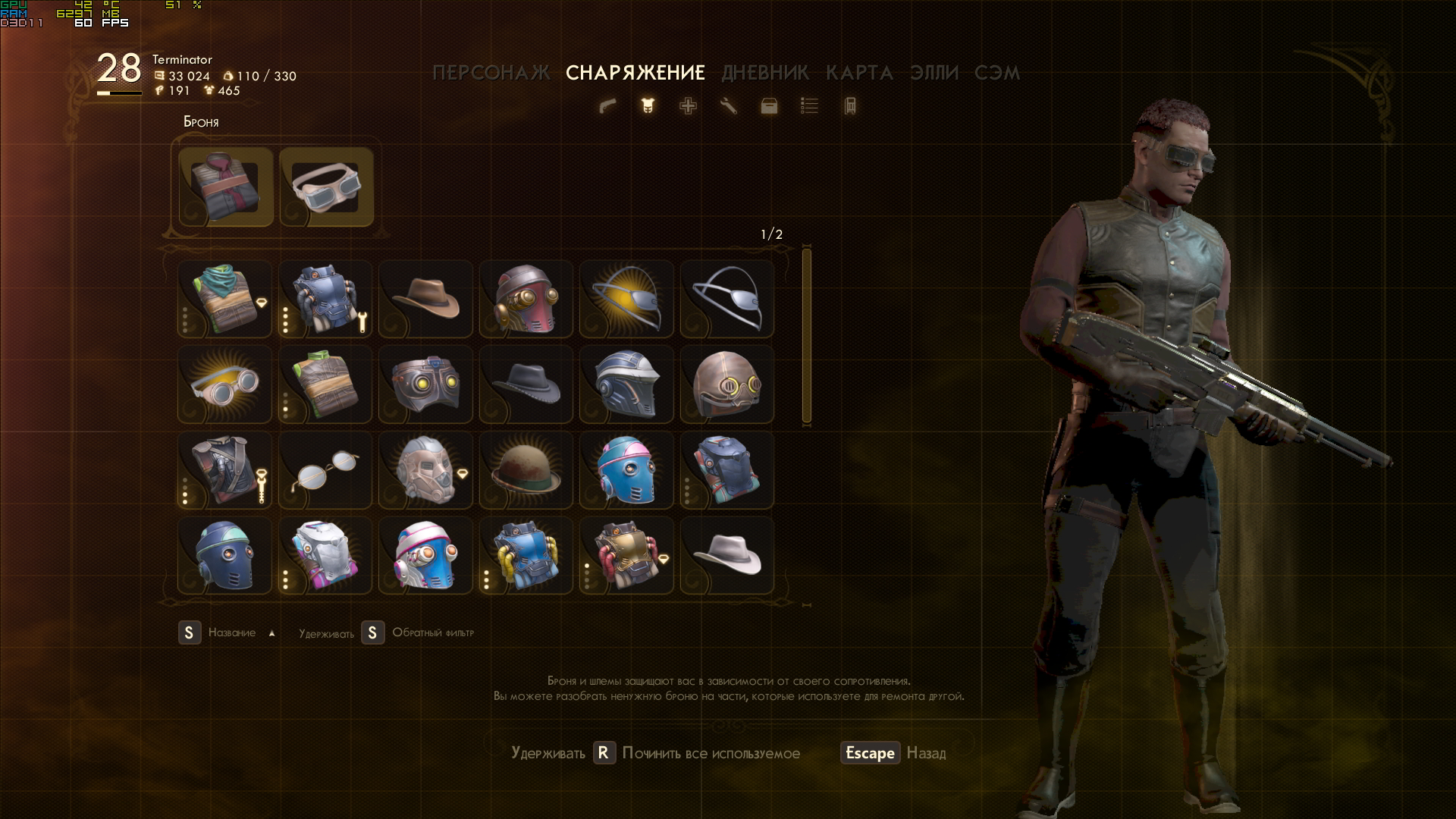This screenshot has width=1456, height=819.
Task: Switch to the ПЕРСОНАЖ tab
Action: tap(491, 73)
